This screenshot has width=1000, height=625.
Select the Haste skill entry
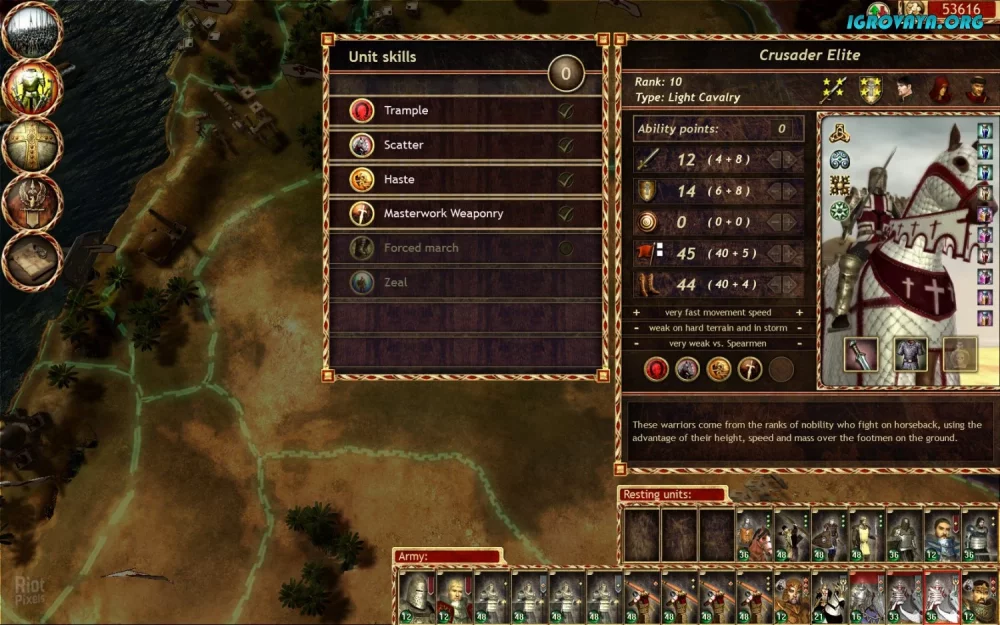click(466, 180)
